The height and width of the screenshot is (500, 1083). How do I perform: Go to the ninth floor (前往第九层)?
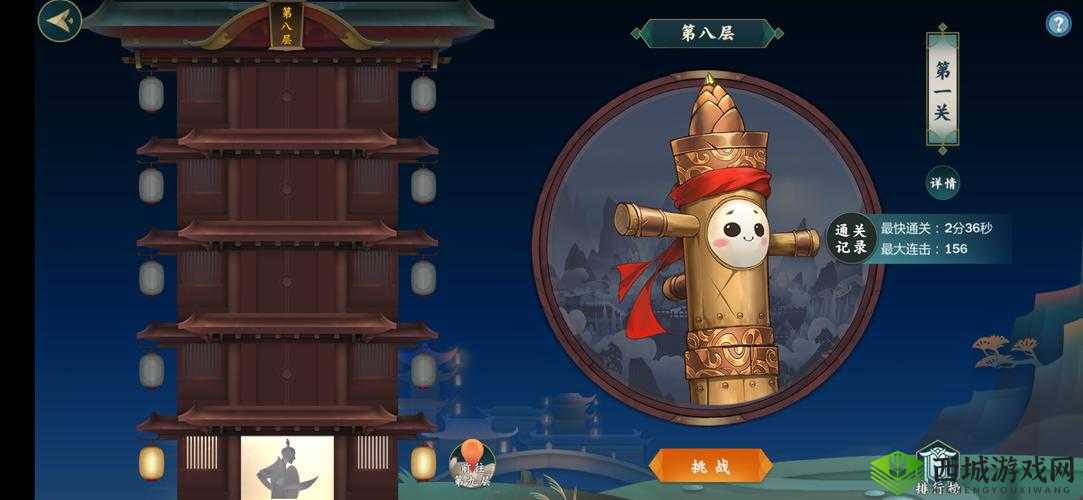(472, 463)
